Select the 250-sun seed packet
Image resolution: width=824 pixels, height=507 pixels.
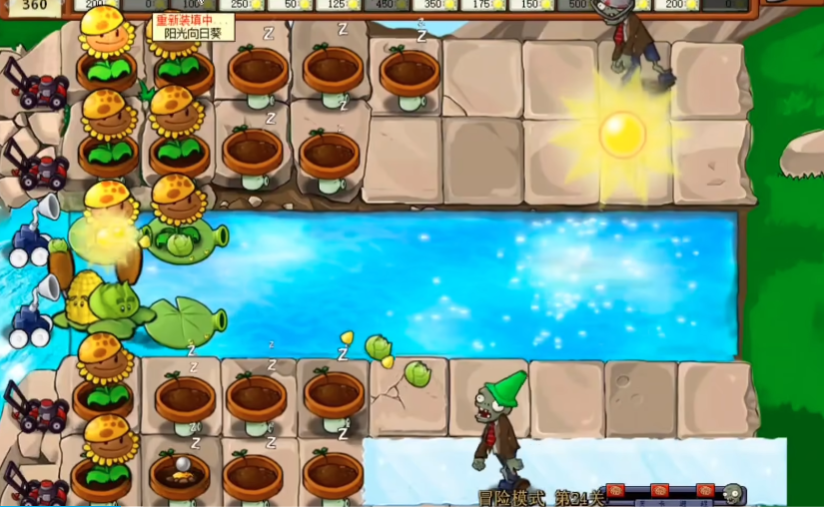[x=240, y=5]
